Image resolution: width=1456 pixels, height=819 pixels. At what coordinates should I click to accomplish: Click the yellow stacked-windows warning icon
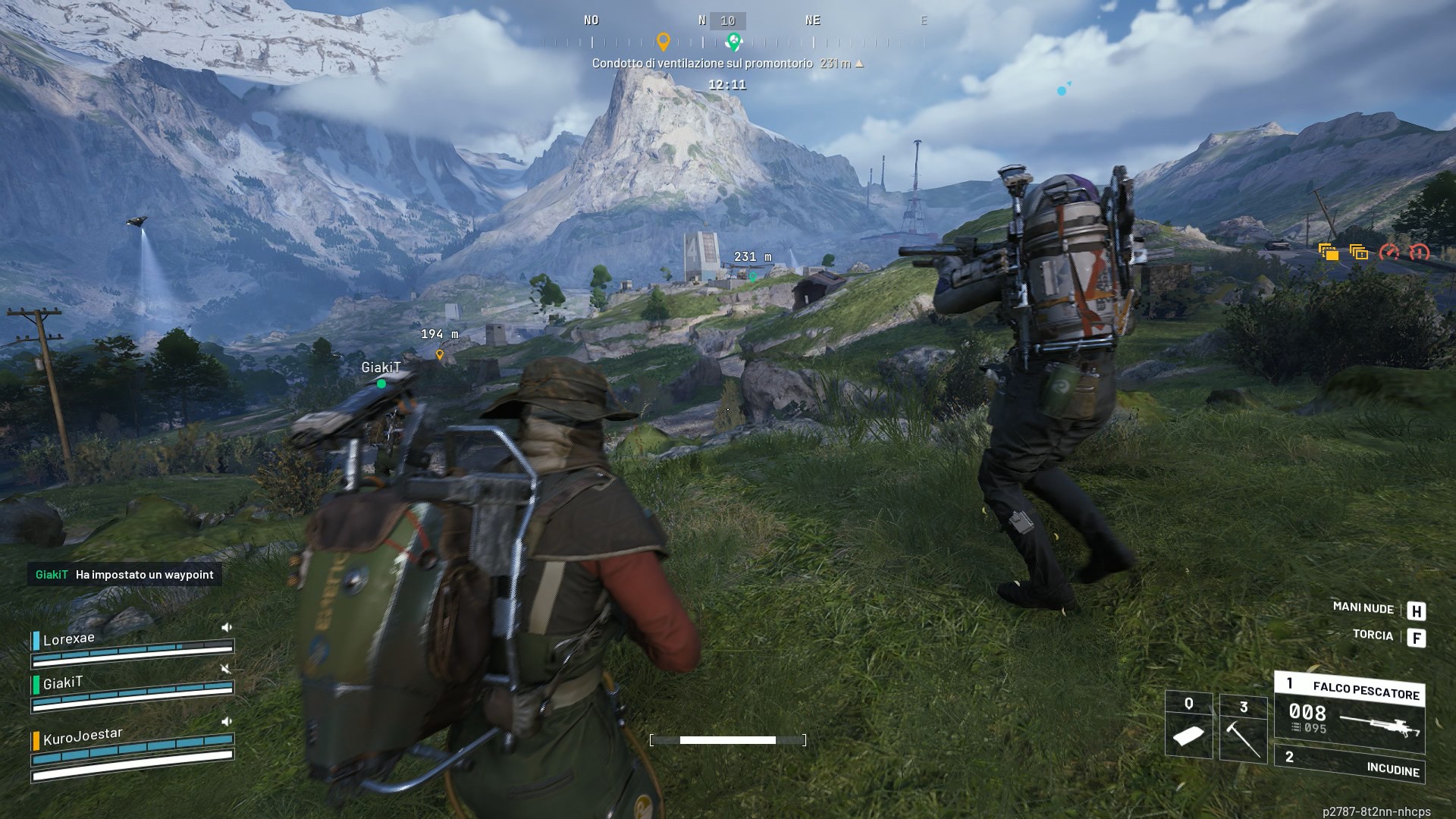point(1358,252)
